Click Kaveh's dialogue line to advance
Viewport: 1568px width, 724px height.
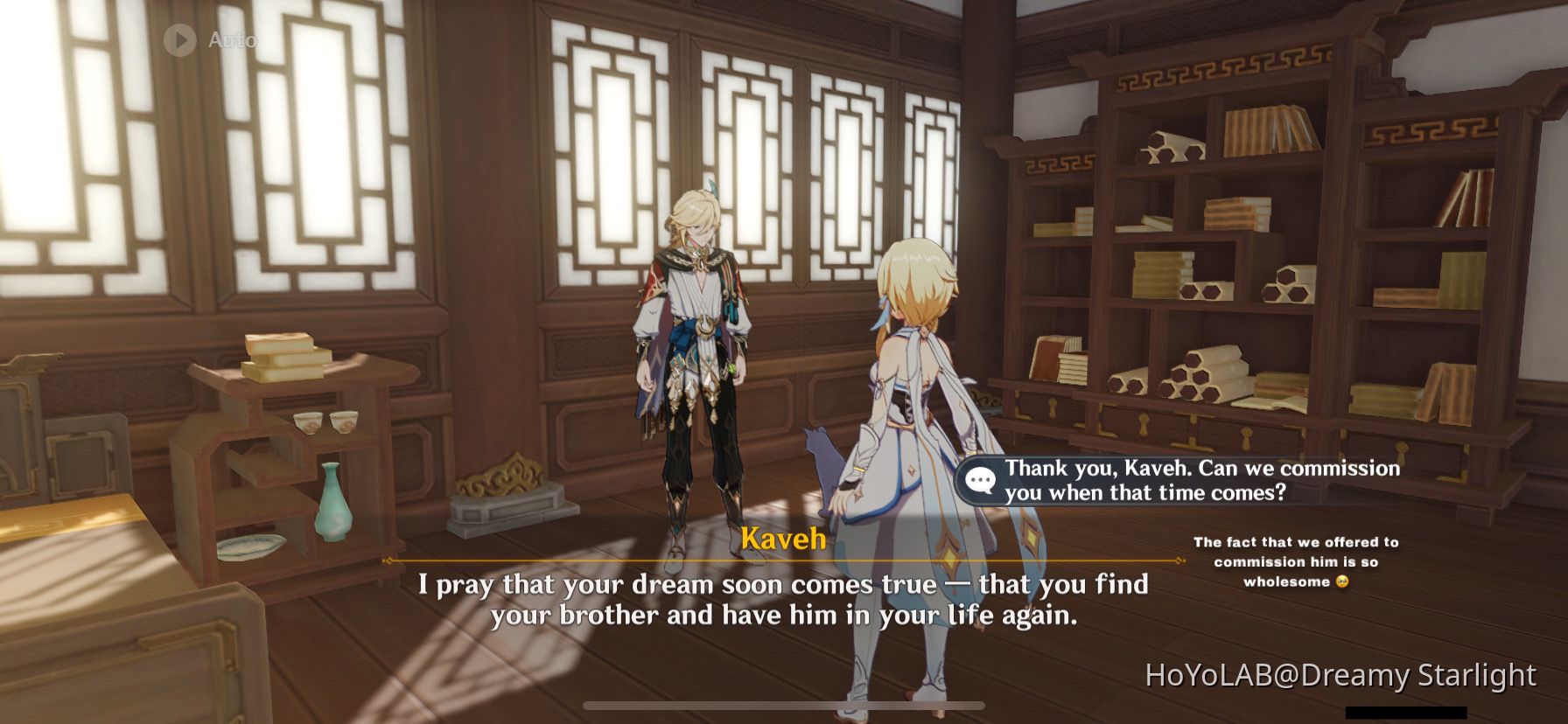point(785,603)
